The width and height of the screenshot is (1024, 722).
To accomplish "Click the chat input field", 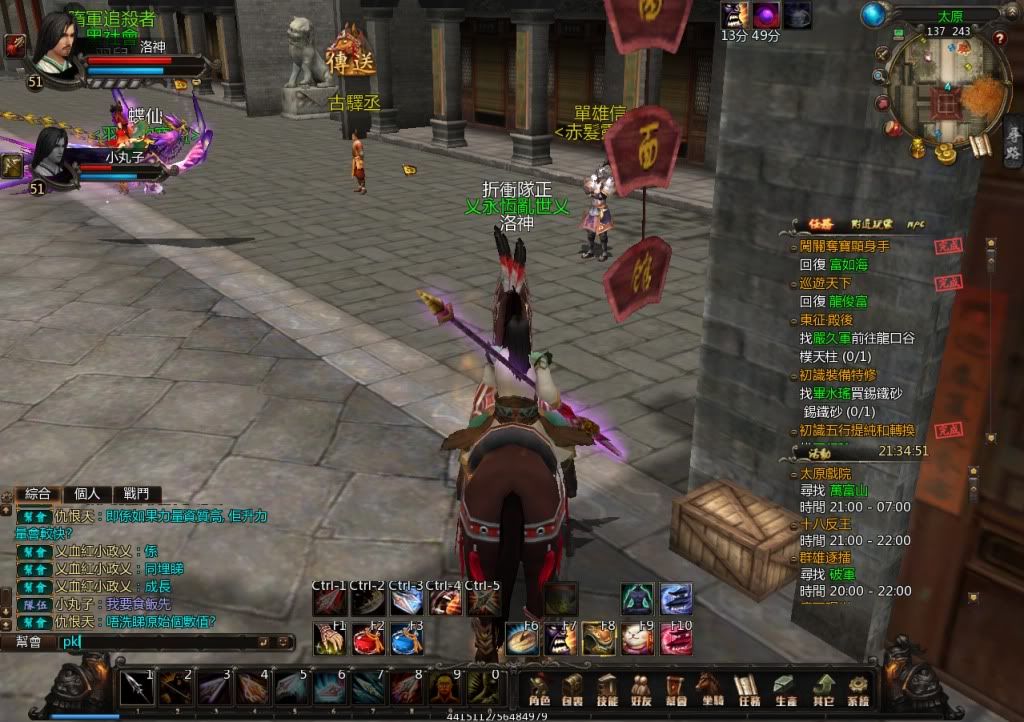I will [160, 642].
